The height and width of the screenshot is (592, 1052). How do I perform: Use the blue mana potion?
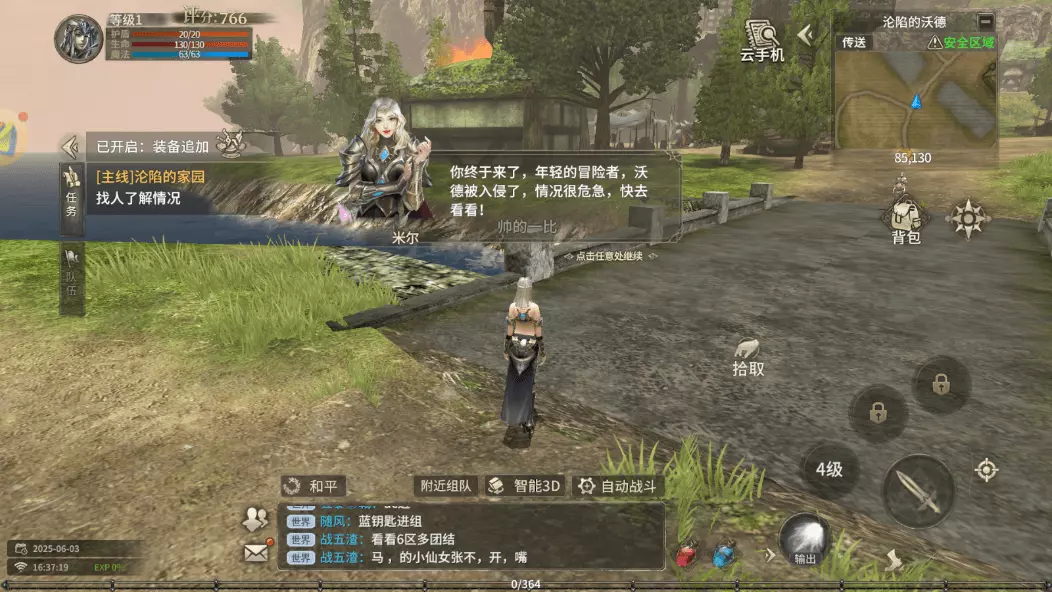pyautogui.click(x=724, y=556)
